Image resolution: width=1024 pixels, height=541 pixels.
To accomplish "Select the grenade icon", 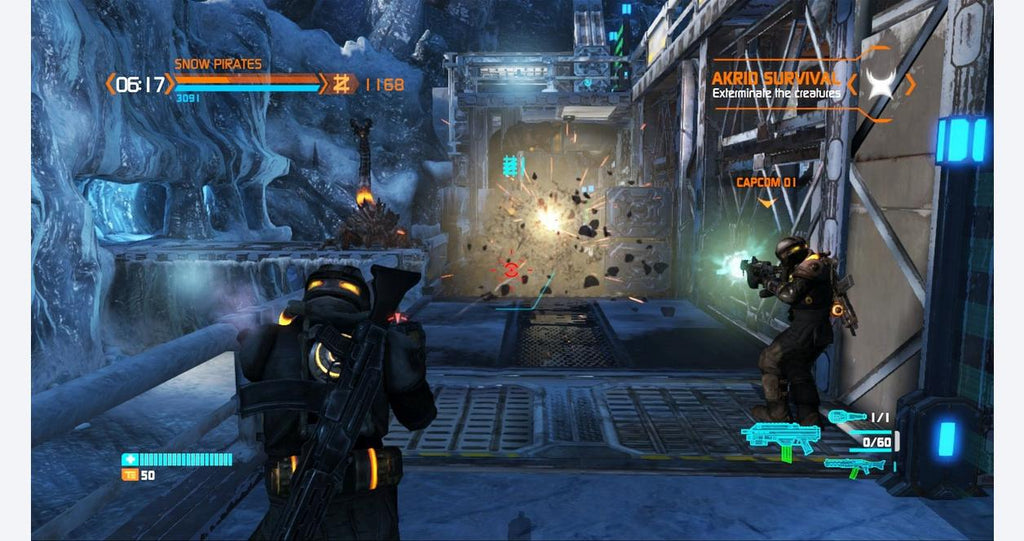I will tap(846, 416).
